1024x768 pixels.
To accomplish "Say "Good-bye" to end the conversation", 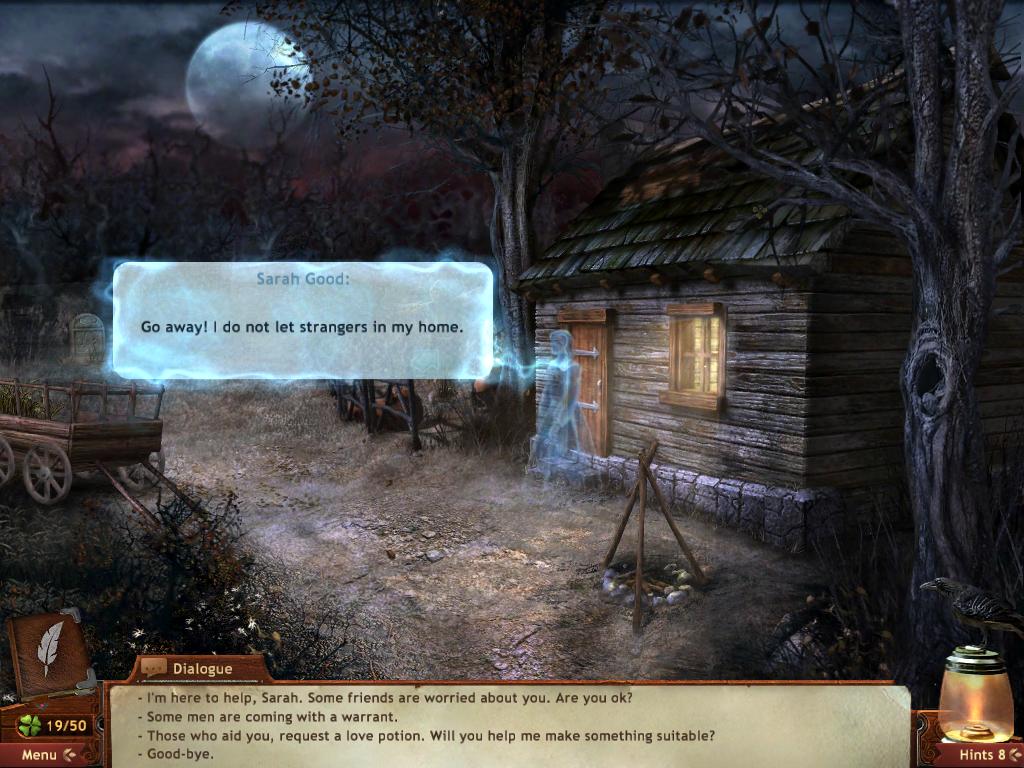I will coord(180,753).
